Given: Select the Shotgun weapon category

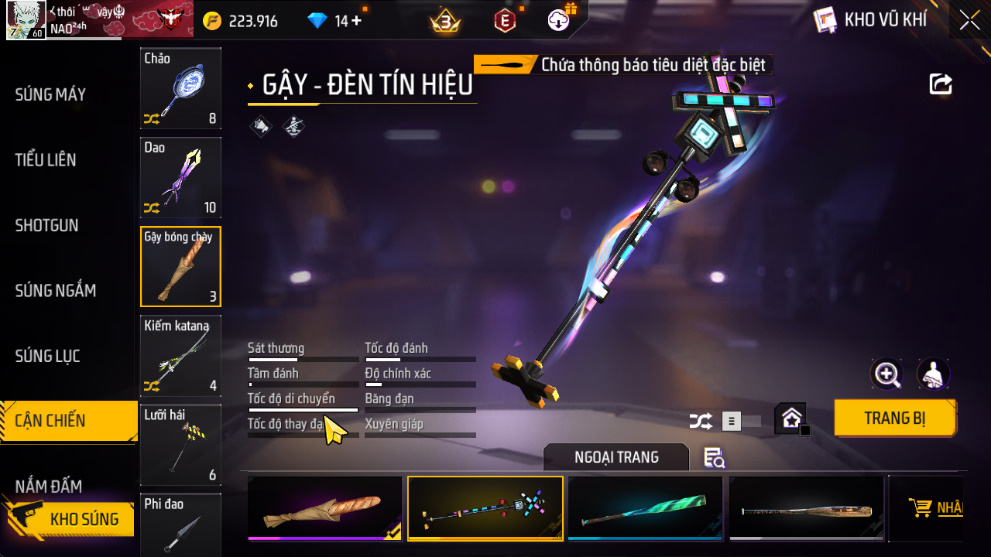Looking at the screenshot, I should [47, 225].
